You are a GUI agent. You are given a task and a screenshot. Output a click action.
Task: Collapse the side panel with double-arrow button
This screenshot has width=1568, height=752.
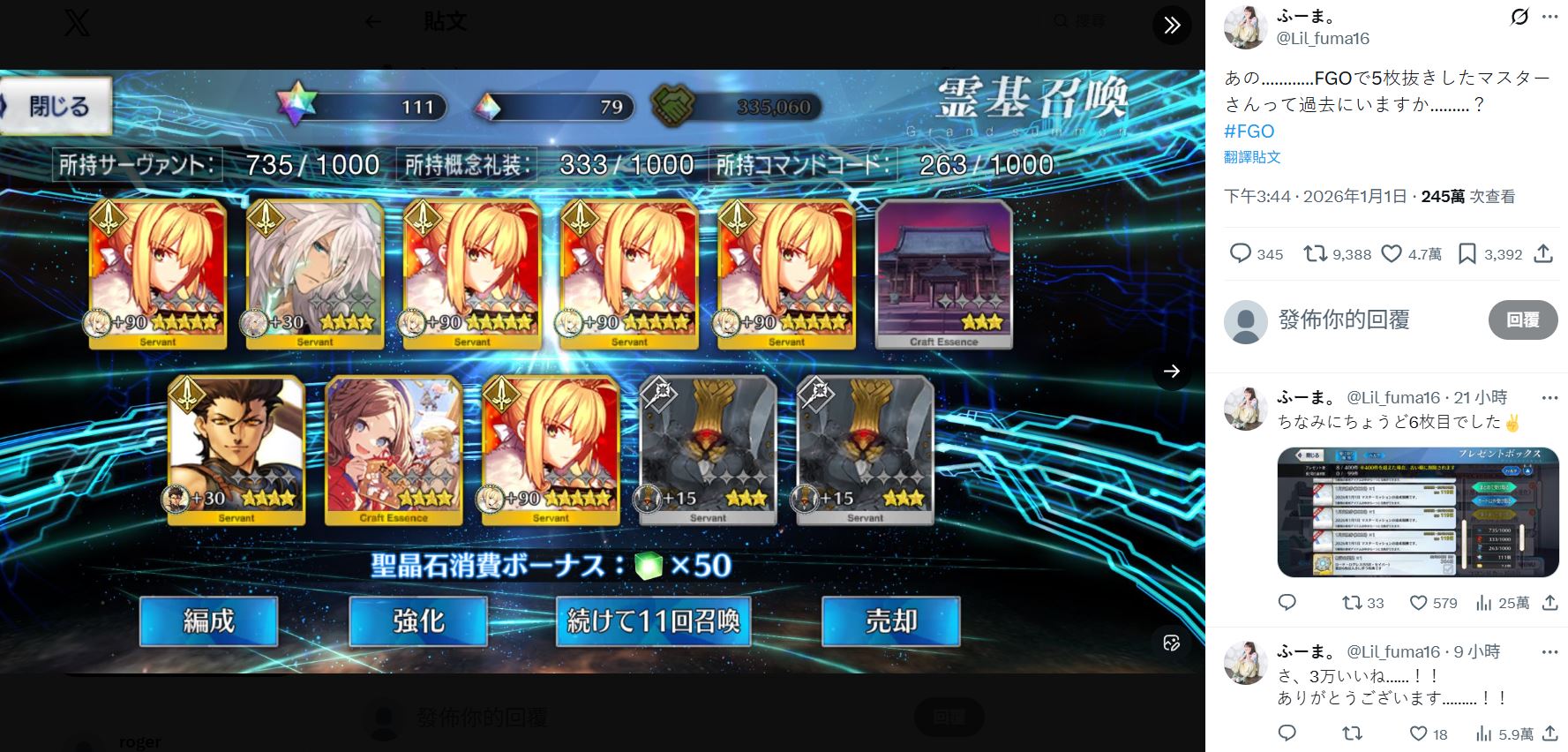(1172, 25)
